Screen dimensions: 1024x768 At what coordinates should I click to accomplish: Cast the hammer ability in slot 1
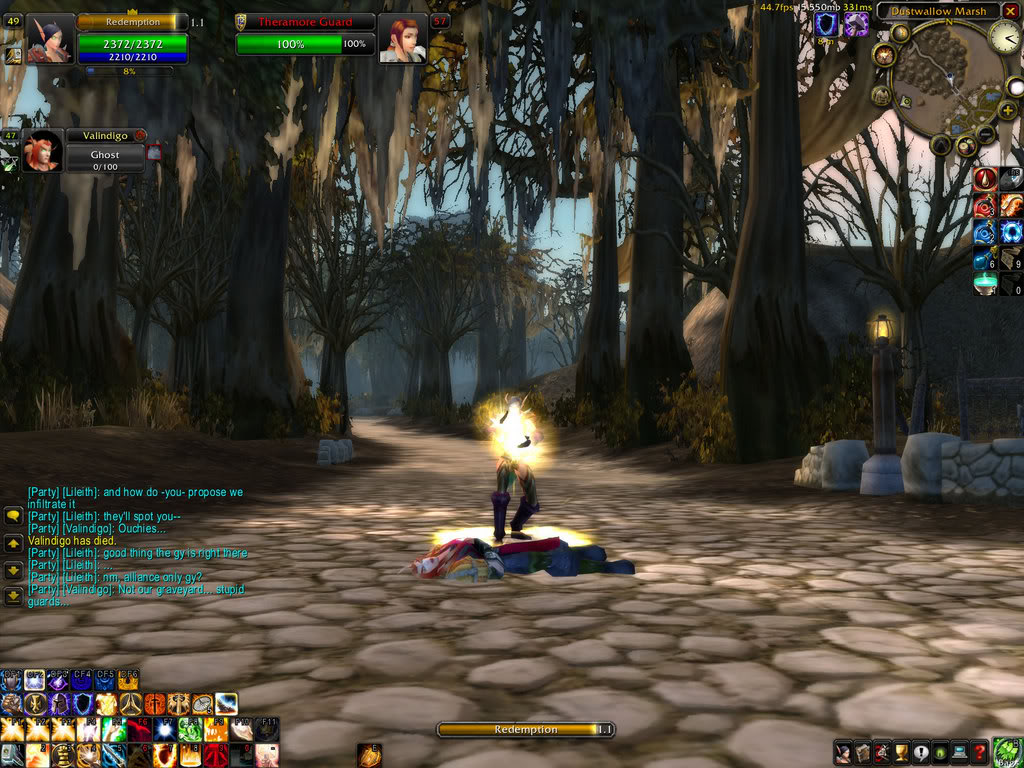click(x=12, y=755)
